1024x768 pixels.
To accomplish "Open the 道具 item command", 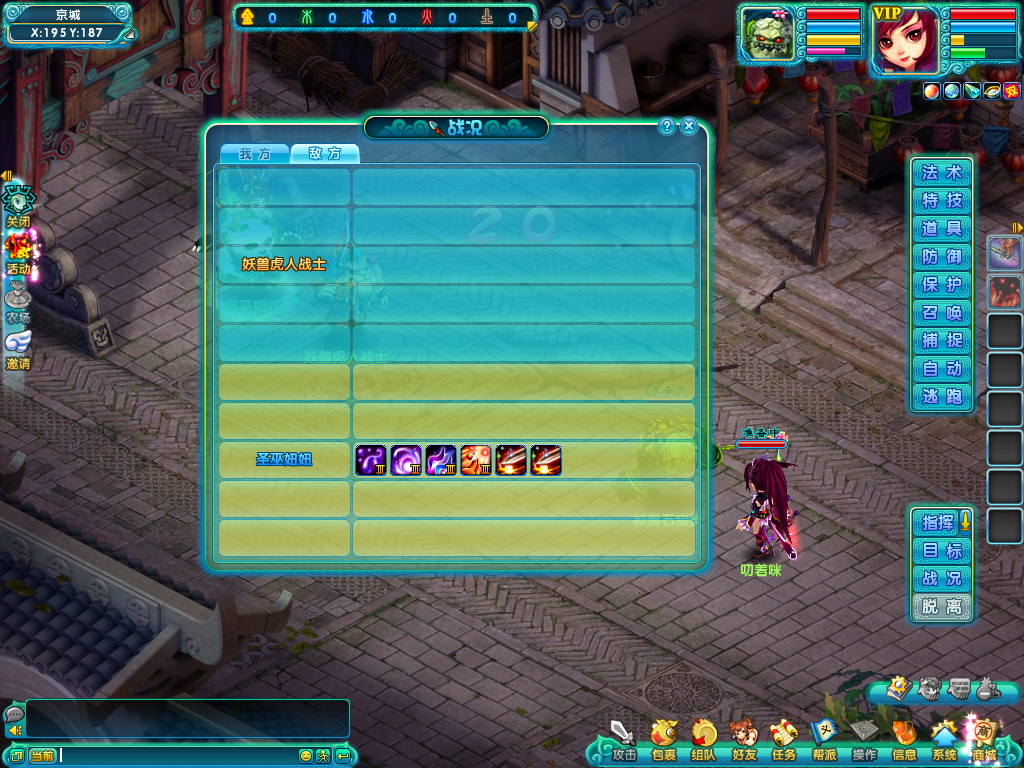I will [941, 229].
